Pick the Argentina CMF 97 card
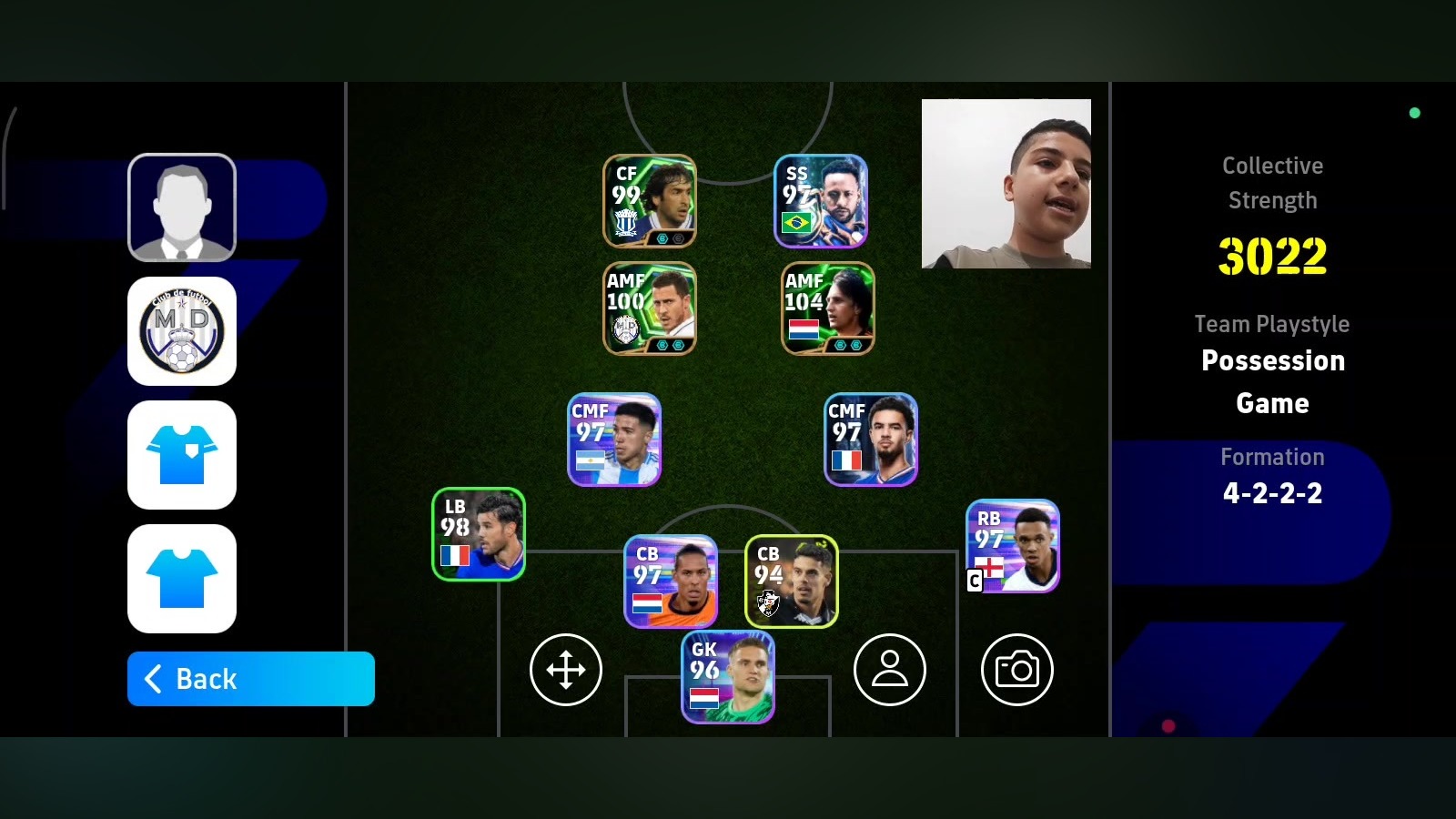 coord(614,440)
